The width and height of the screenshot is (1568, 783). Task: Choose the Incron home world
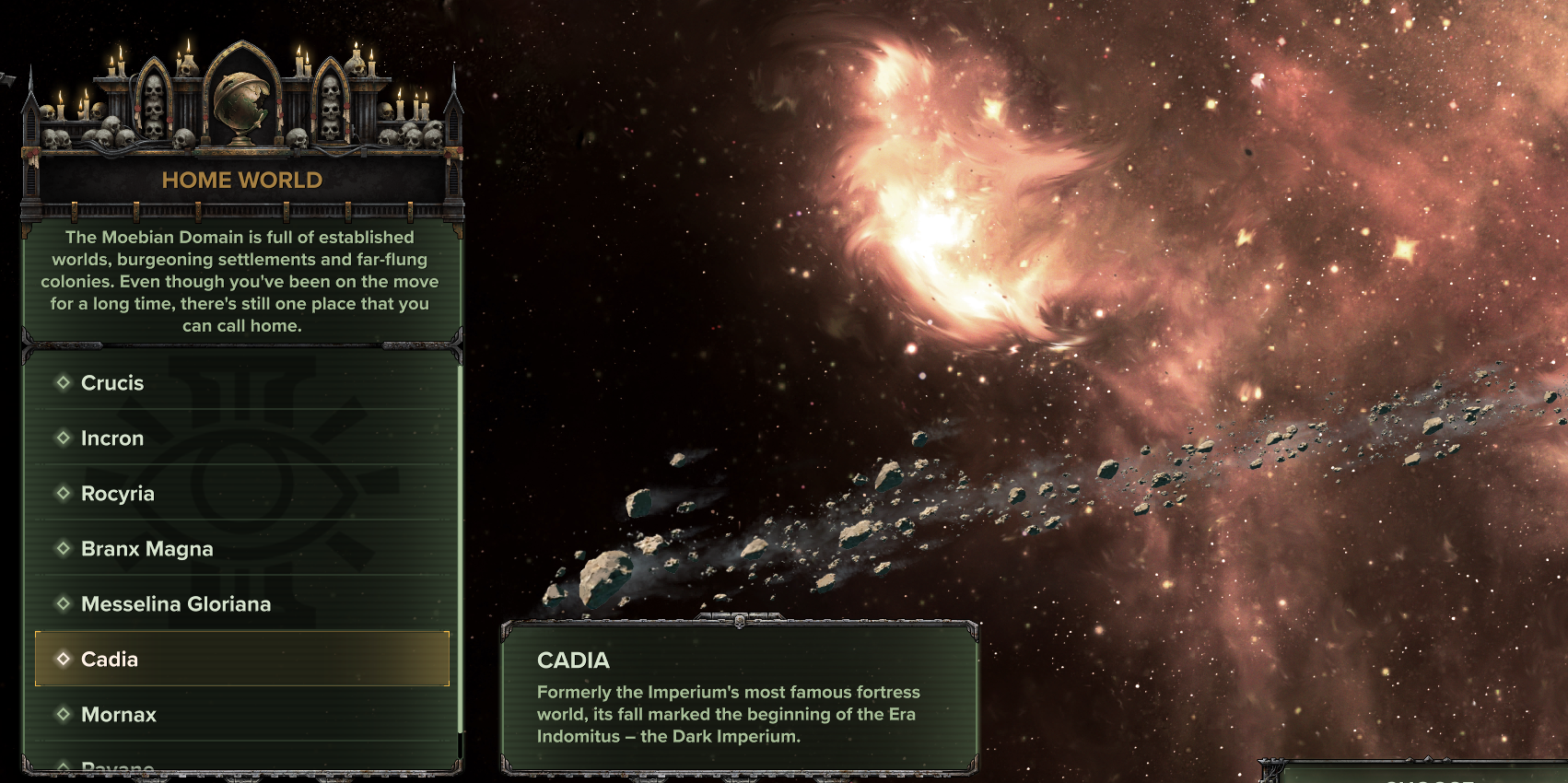tap(112, 438)
